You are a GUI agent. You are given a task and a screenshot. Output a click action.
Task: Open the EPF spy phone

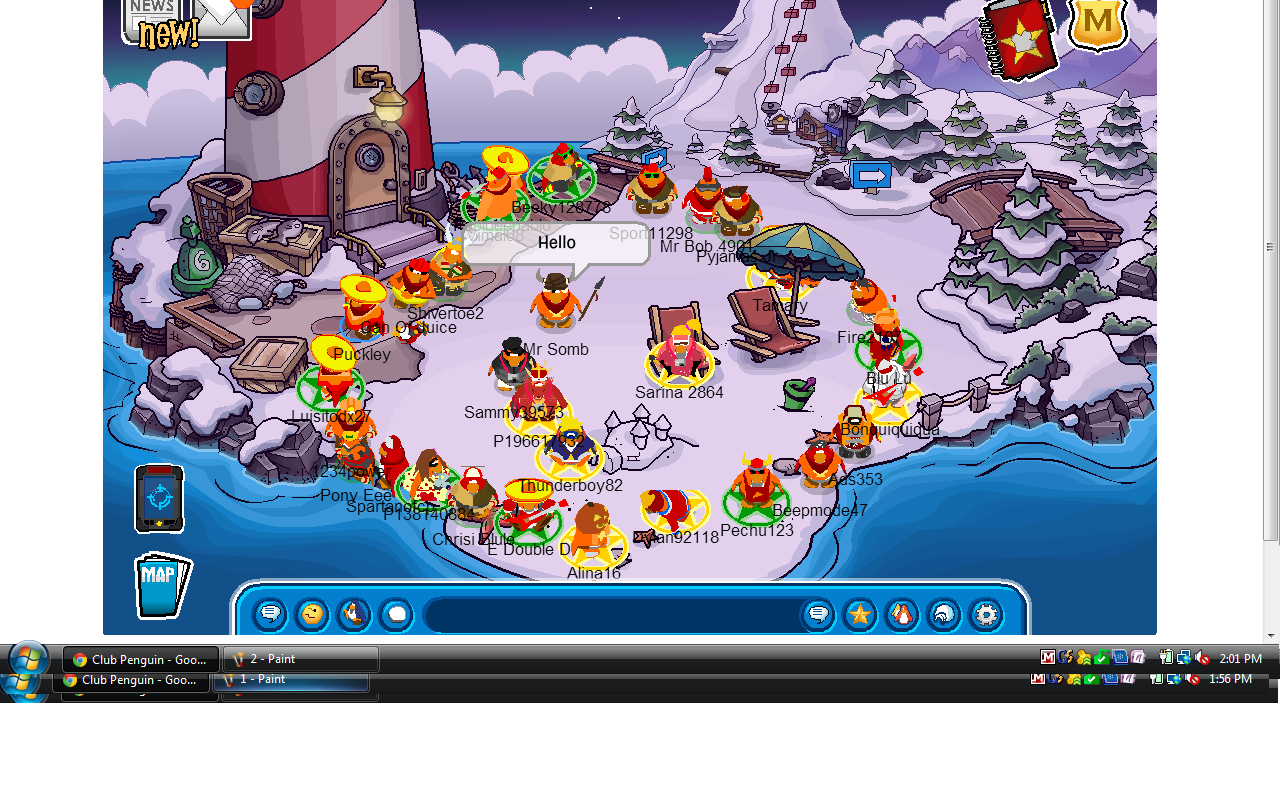(159, 498)
